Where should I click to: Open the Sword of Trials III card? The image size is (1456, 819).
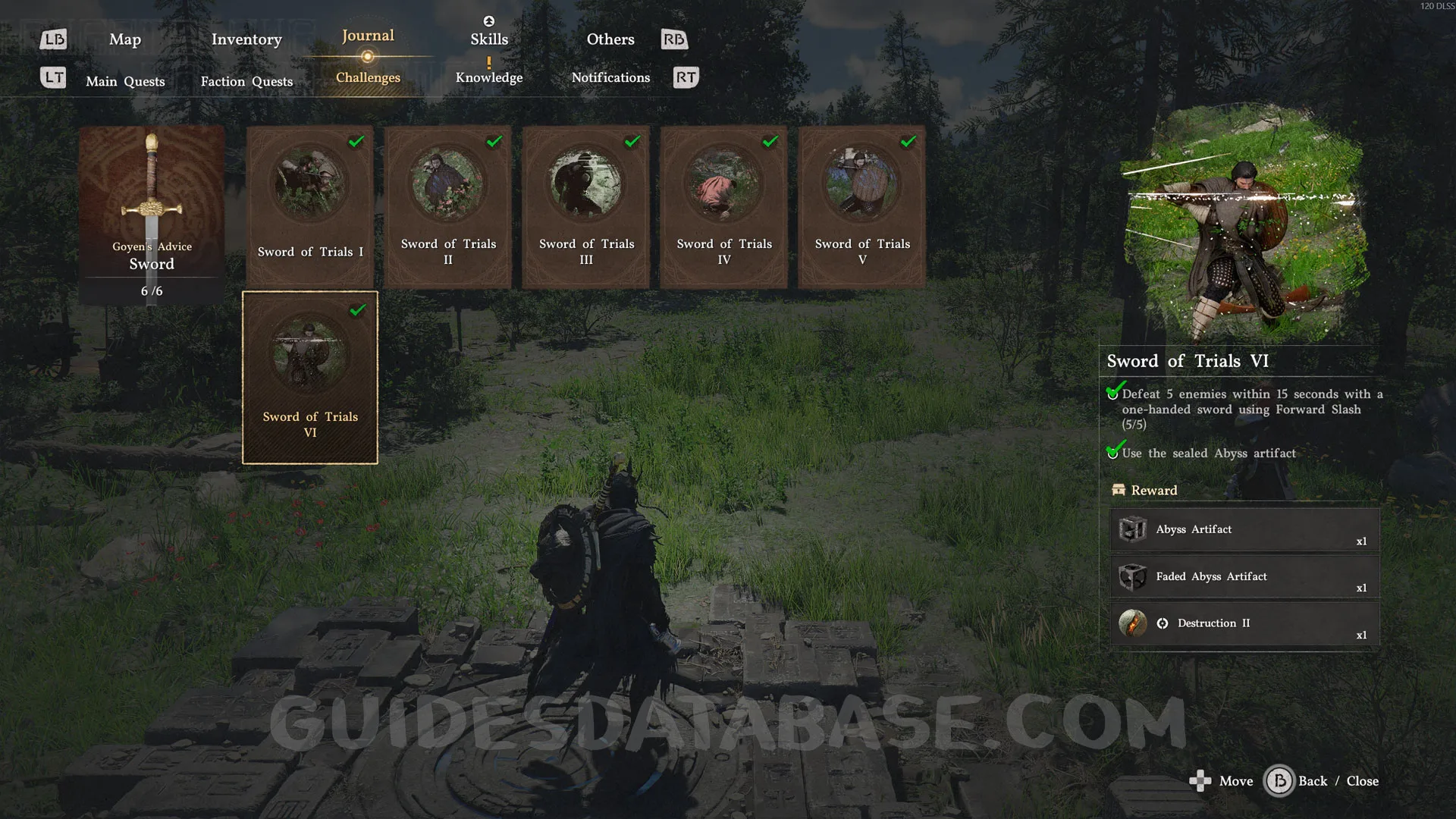pyautogui.click(x=586, y=206)
